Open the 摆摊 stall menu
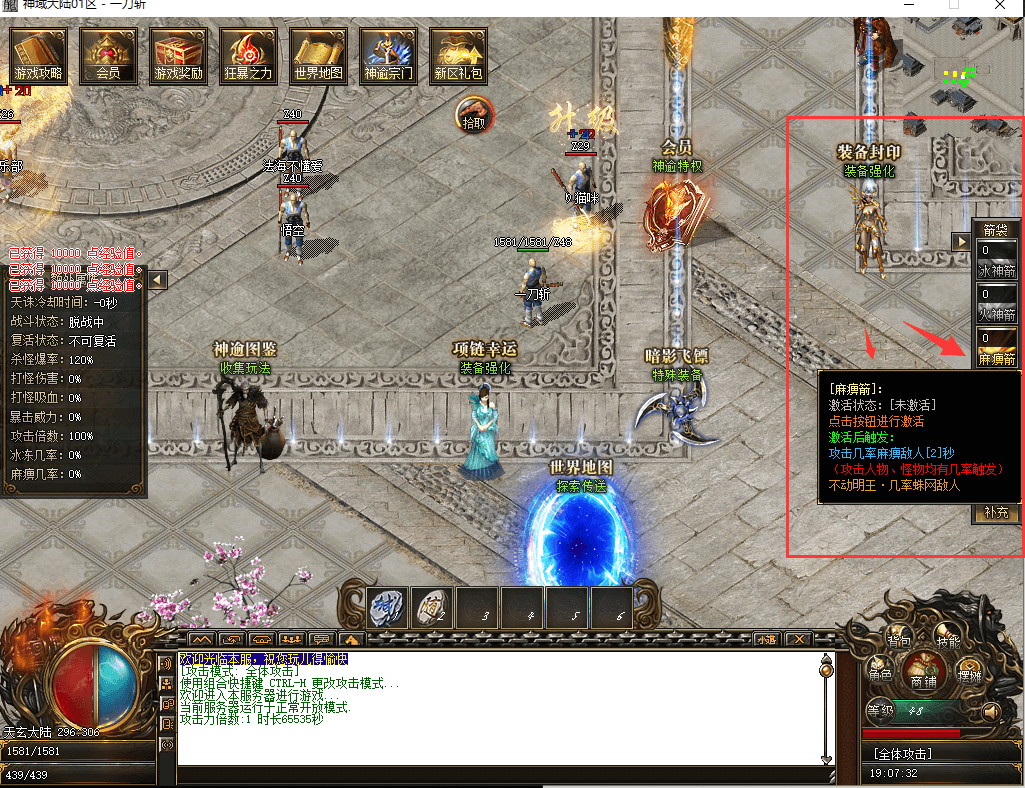Image resolution: width=1025 pixels, height=788 pixels. pos(968,672)
